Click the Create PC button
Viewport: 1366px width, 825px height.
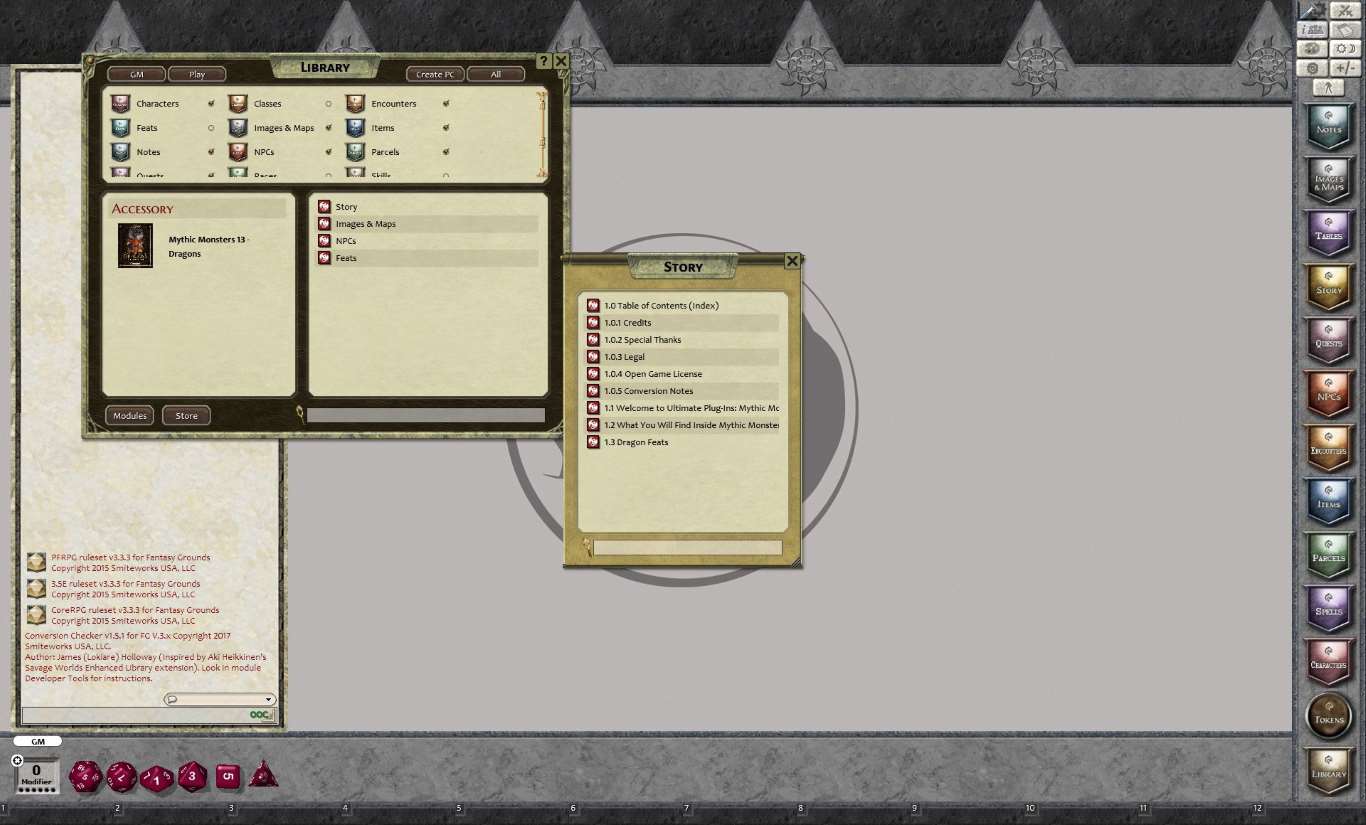(x=435, y=73)
